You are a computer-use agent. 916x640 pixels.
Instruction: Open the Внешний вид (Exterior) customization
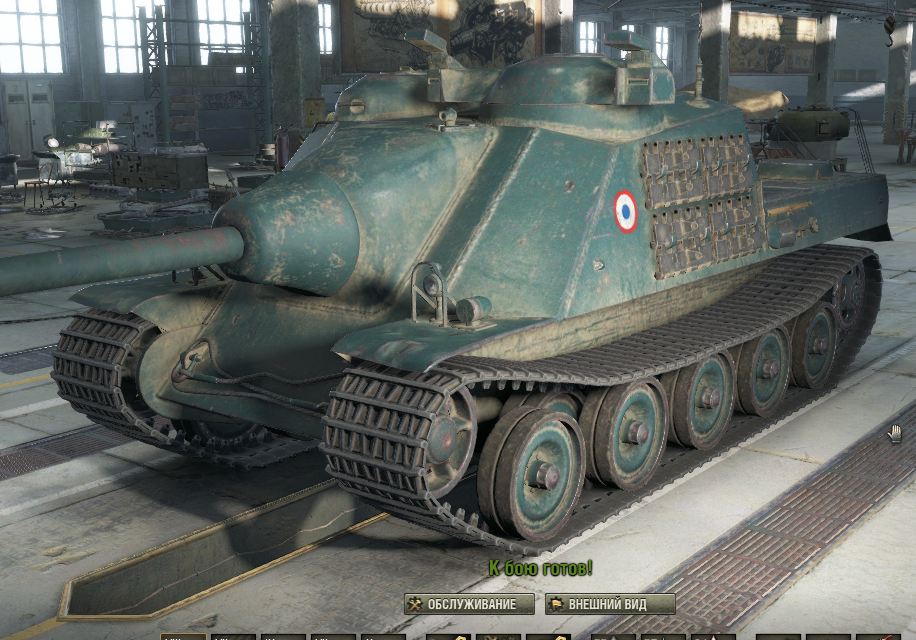[610, 604]
